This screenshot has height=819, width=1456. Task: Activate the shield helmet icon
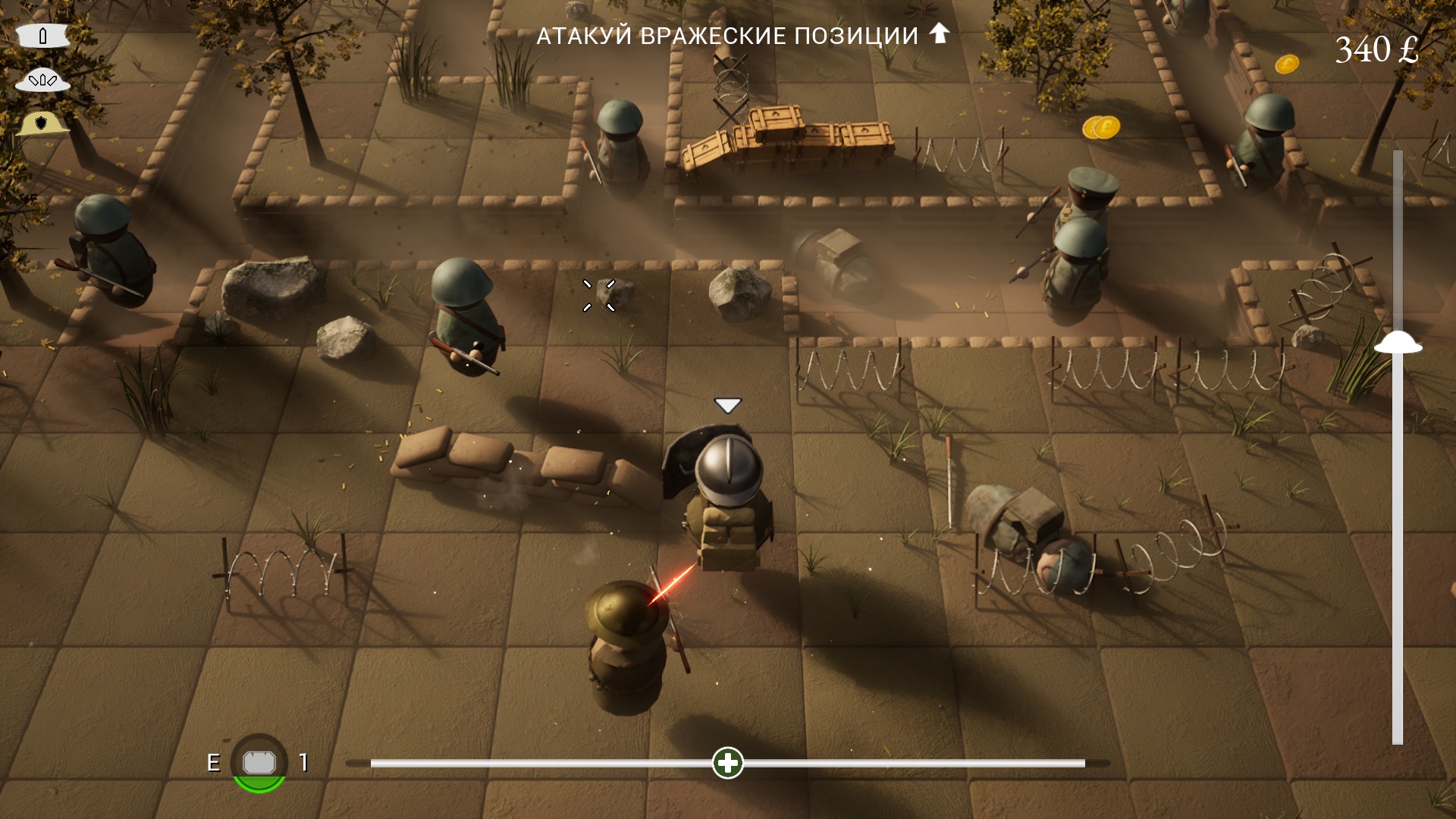point(42,123)
